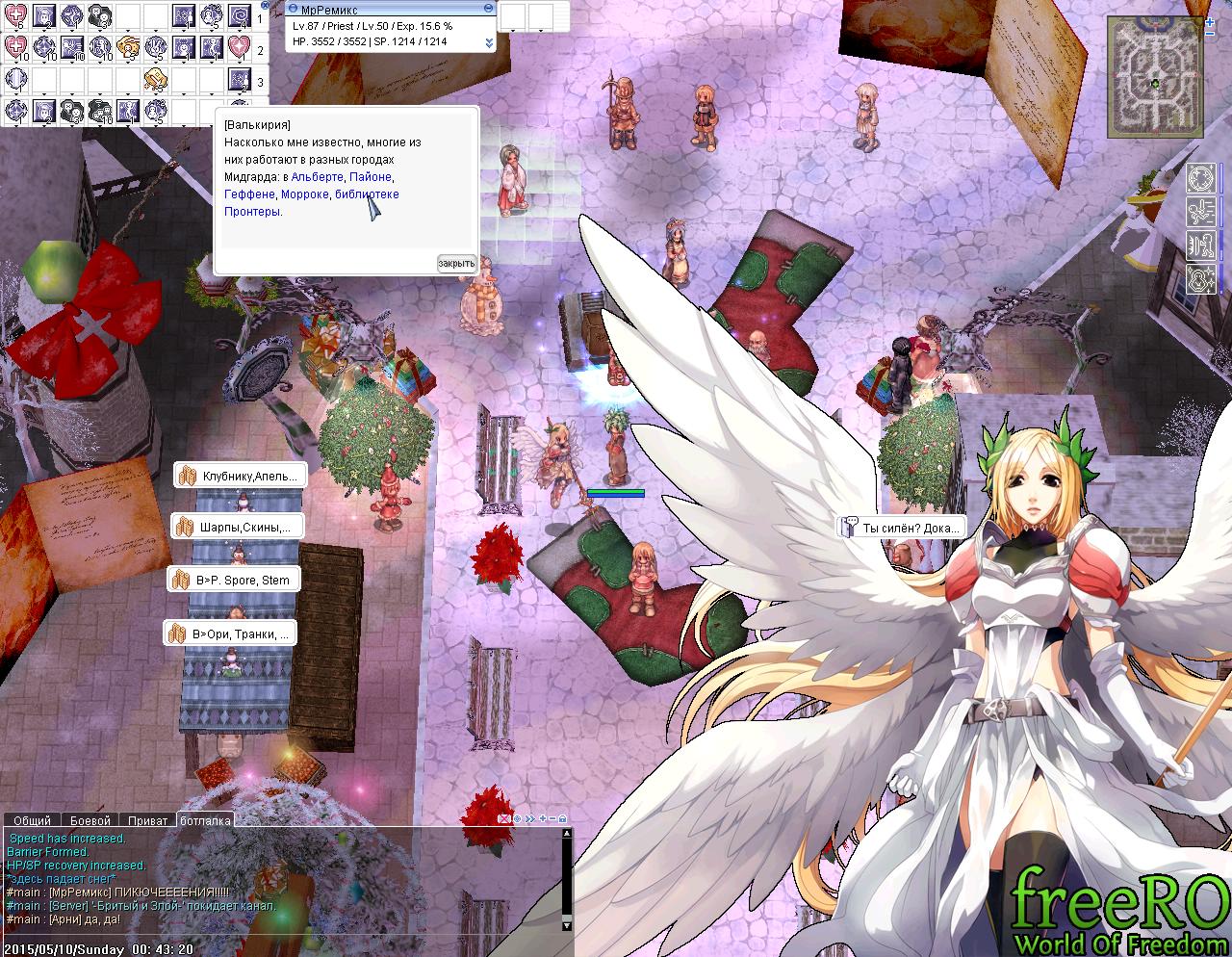Image resolution: width=1232 pixels, height=957 pixels.
Task: Choose the Геффене link in the dialogue
Action: (249, 194)
